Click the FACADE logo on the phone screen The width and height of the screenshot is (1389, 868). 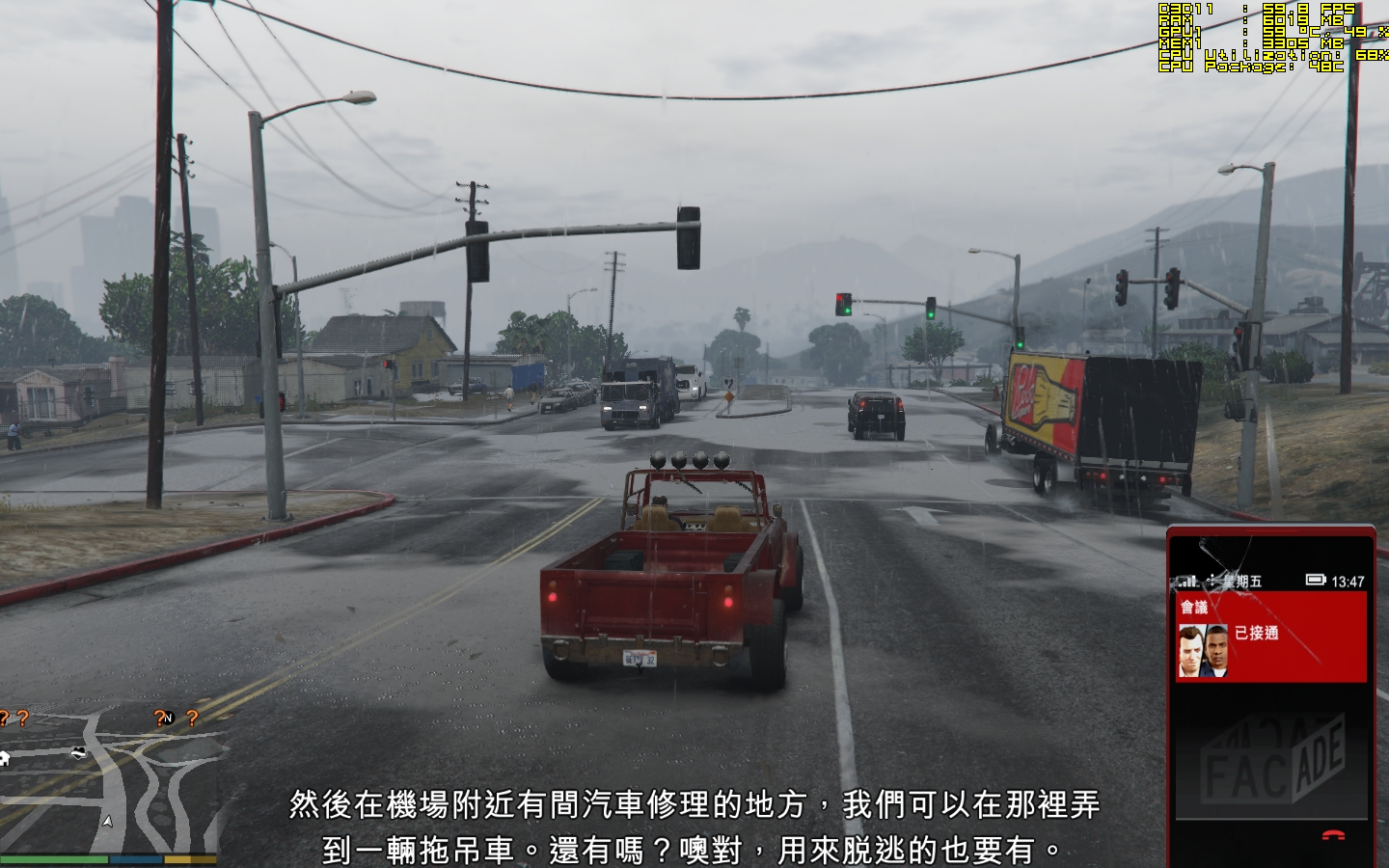[x=1275, y=760]
